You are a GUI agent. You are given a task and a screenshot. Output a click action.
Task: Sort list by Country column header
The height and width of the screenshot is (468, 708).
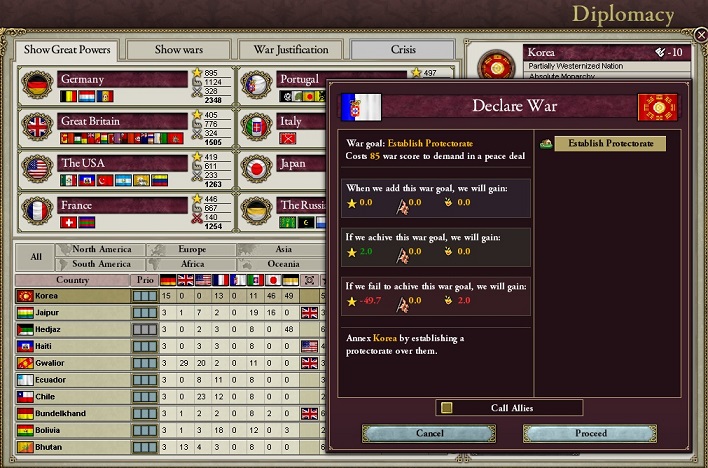[x=72, y=280]
